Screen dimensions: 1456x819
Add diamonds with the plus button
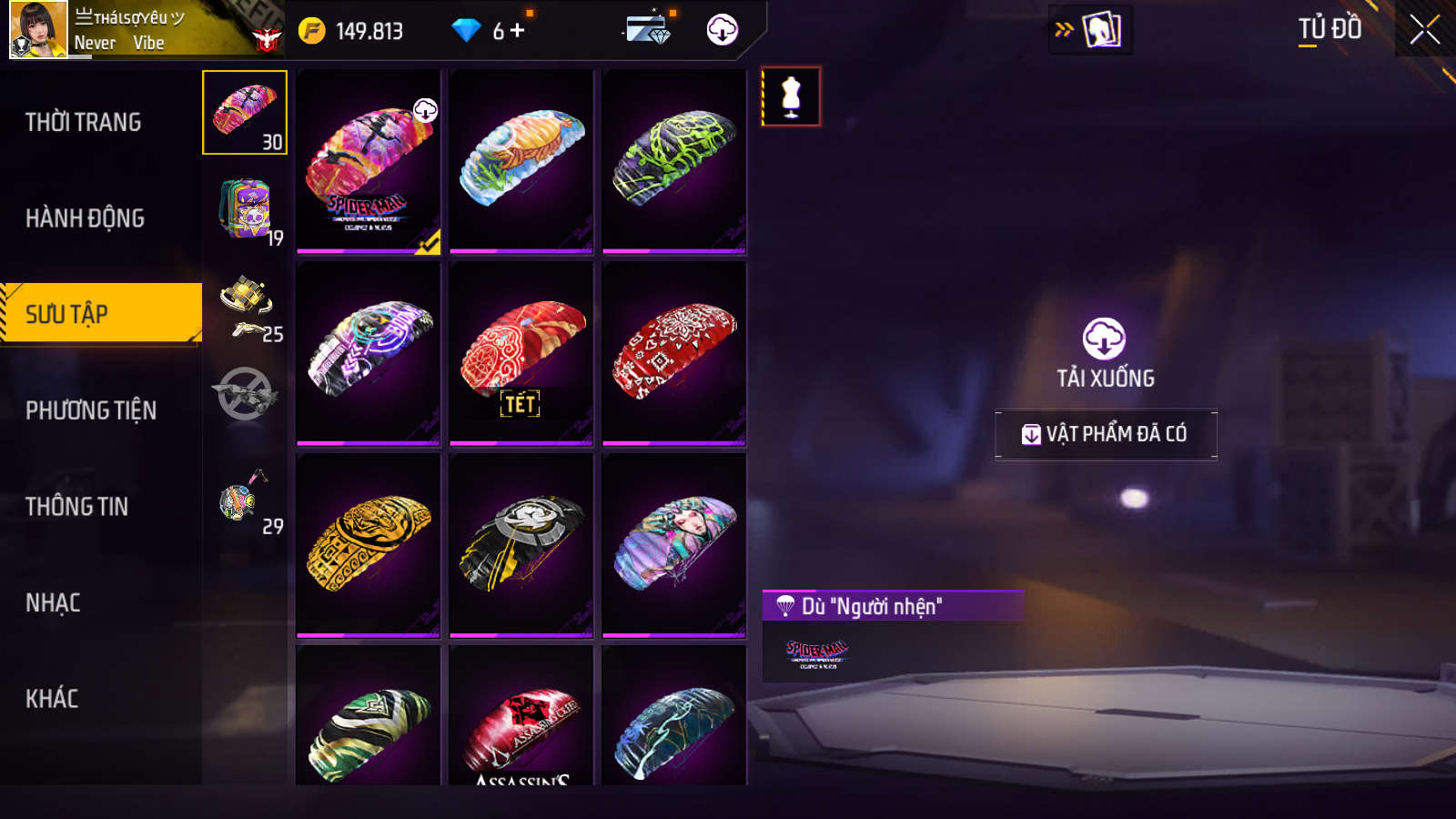point(518,31)
